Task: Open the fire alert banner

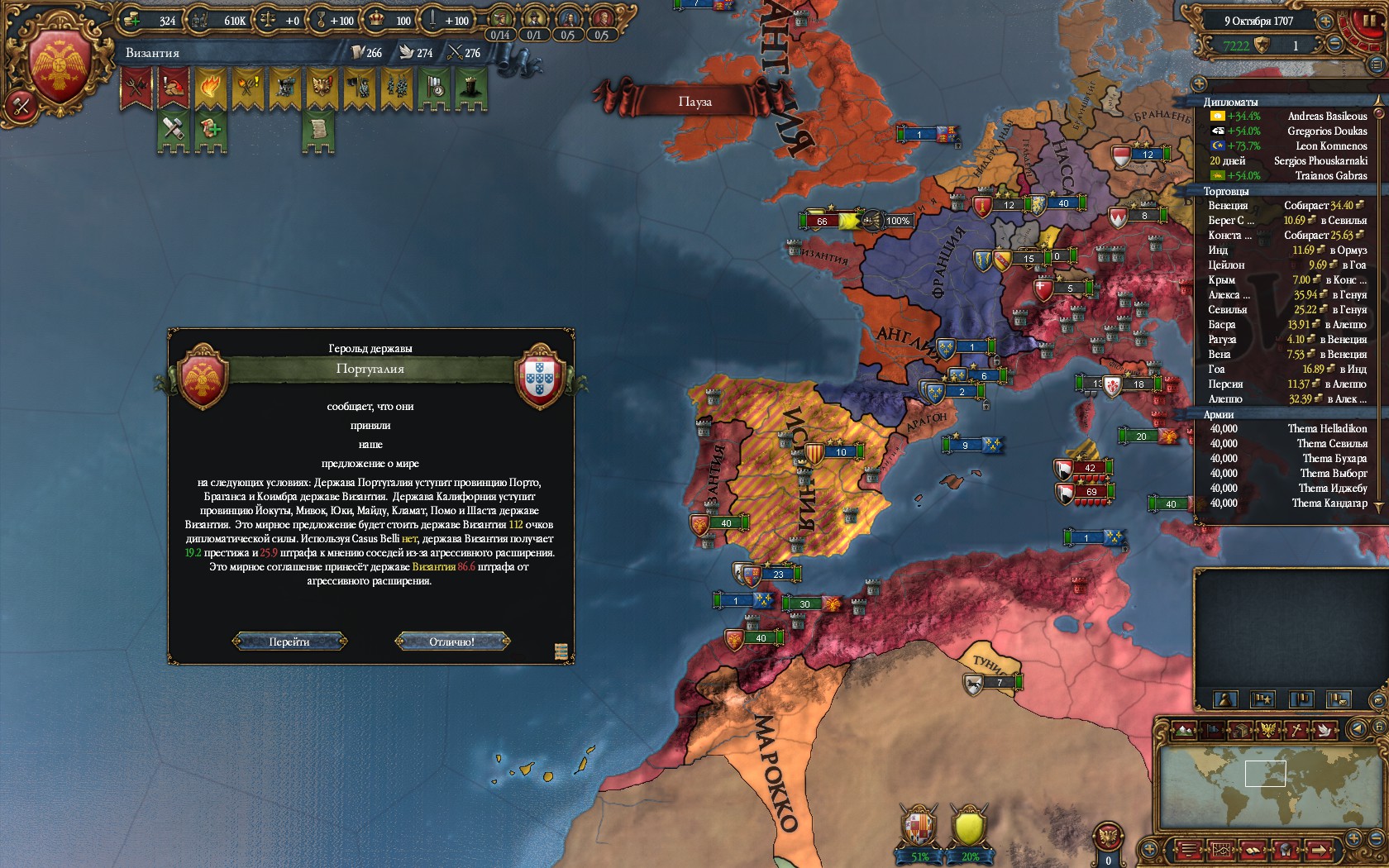Action: (x=210, y=88)
